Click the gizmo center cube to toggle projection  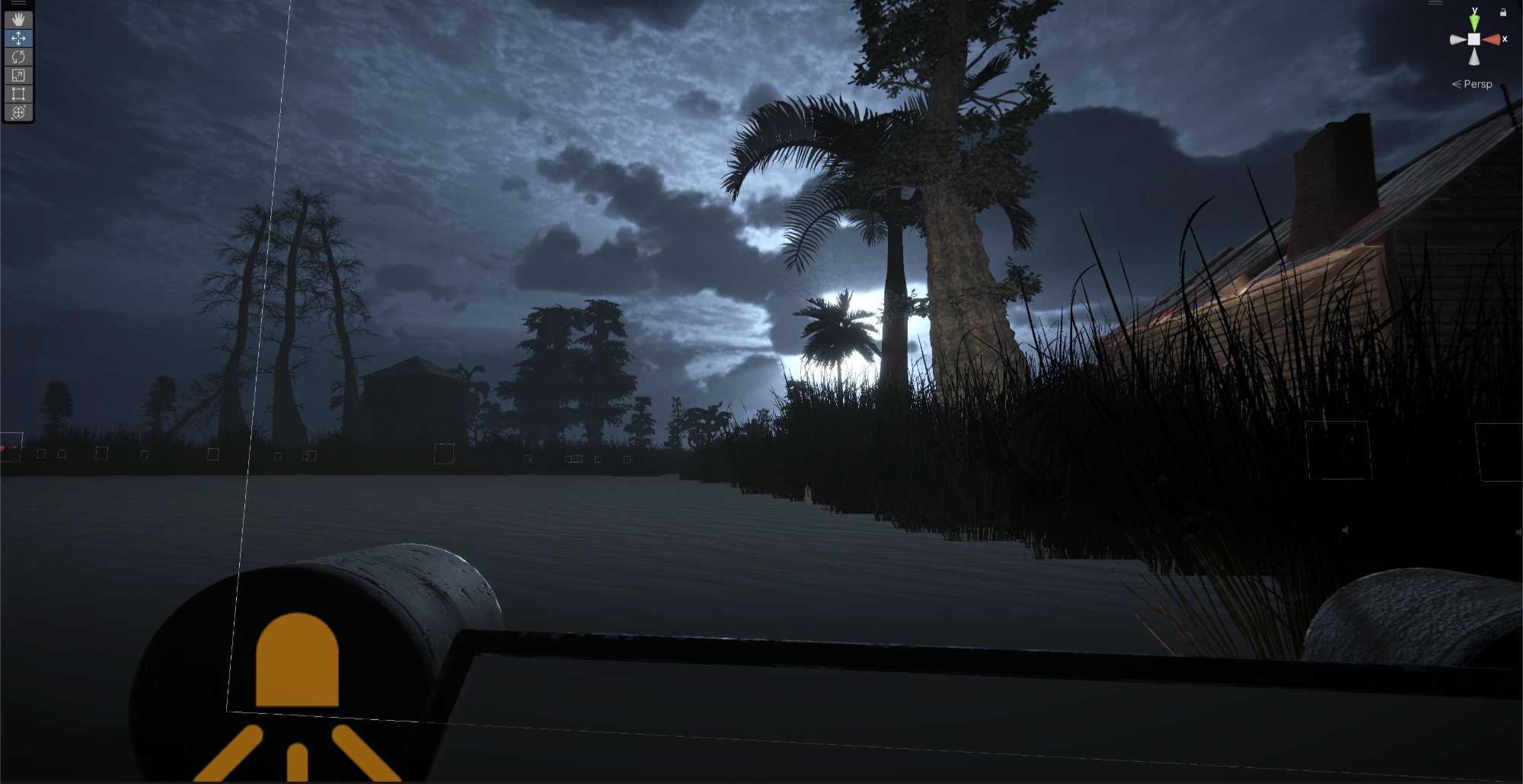pyautogui.click(x=1474, y=40)
